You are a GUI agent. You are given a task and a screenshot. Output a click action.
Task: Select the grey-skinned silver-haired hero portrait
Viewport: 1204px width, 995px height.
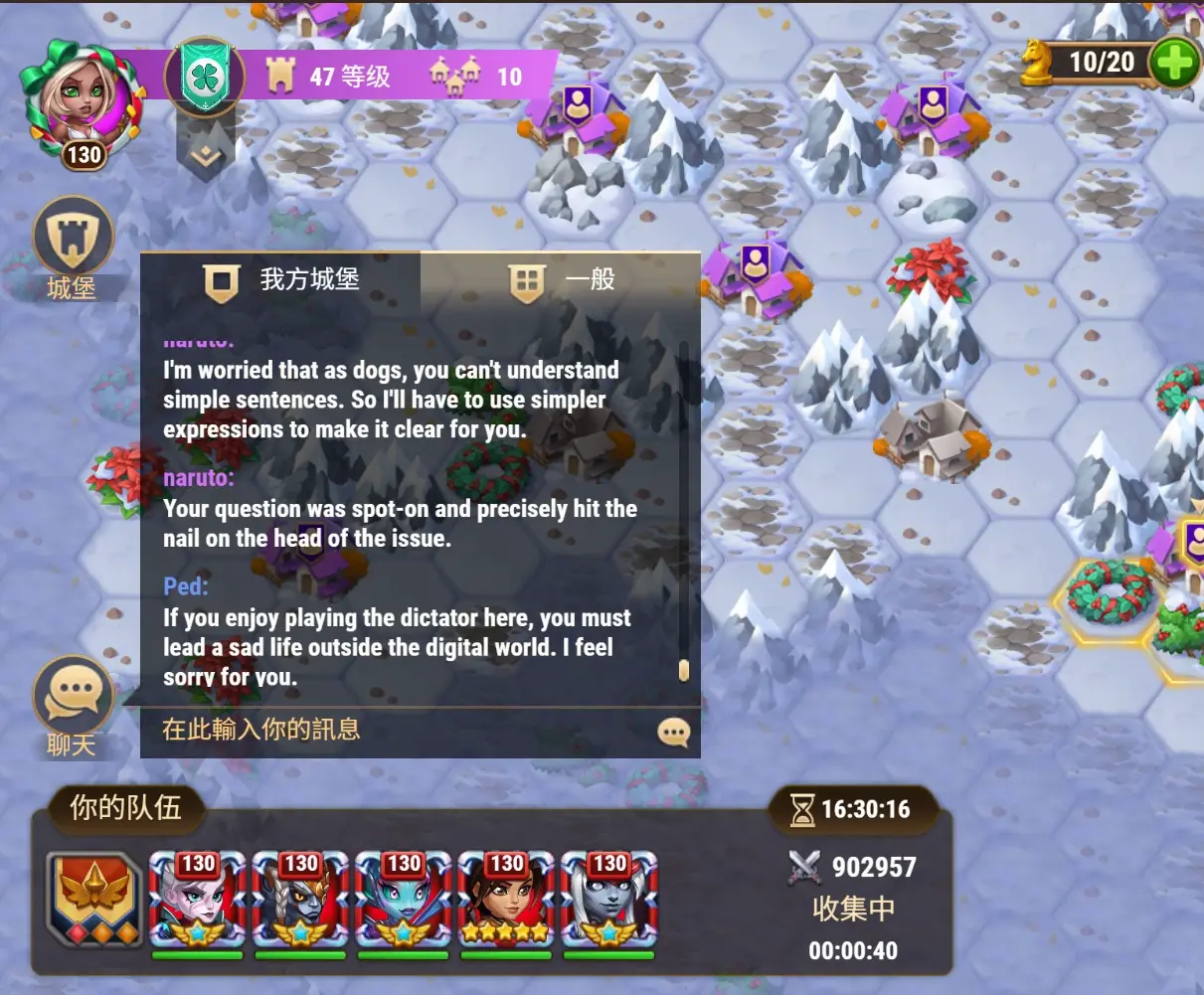[x=609, y=902]
